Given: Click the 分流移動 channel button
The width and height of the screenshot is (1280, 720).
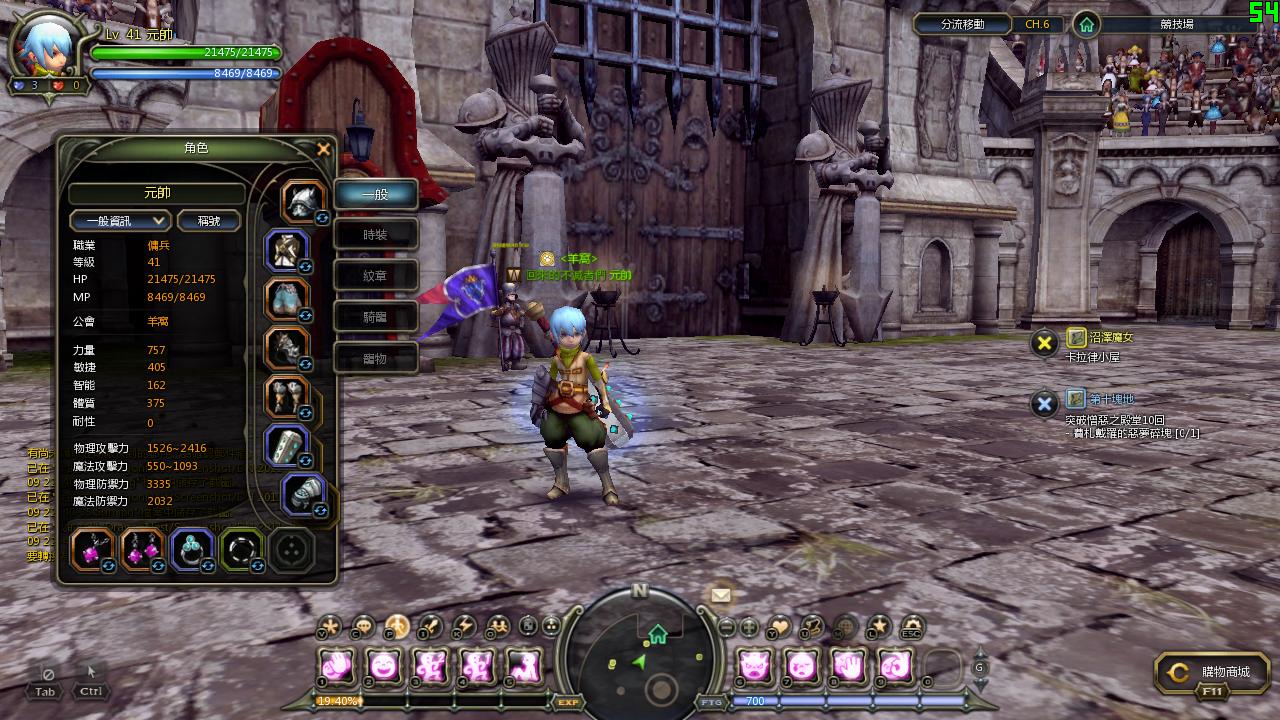Looking at the screenshot, I should click(x=962, y=24).
